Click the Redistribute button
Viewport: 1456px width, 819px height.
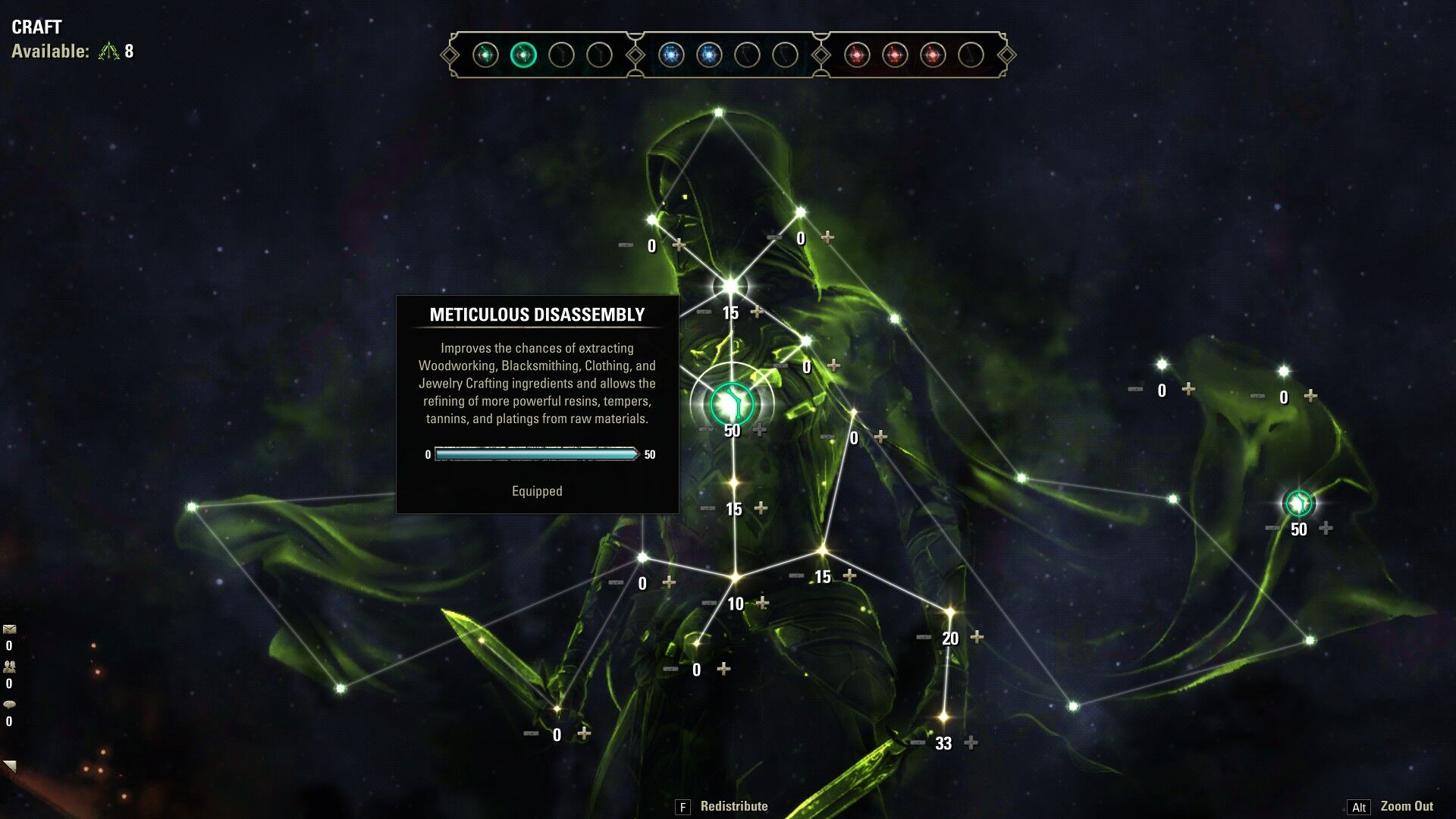[x=733, y=806]
